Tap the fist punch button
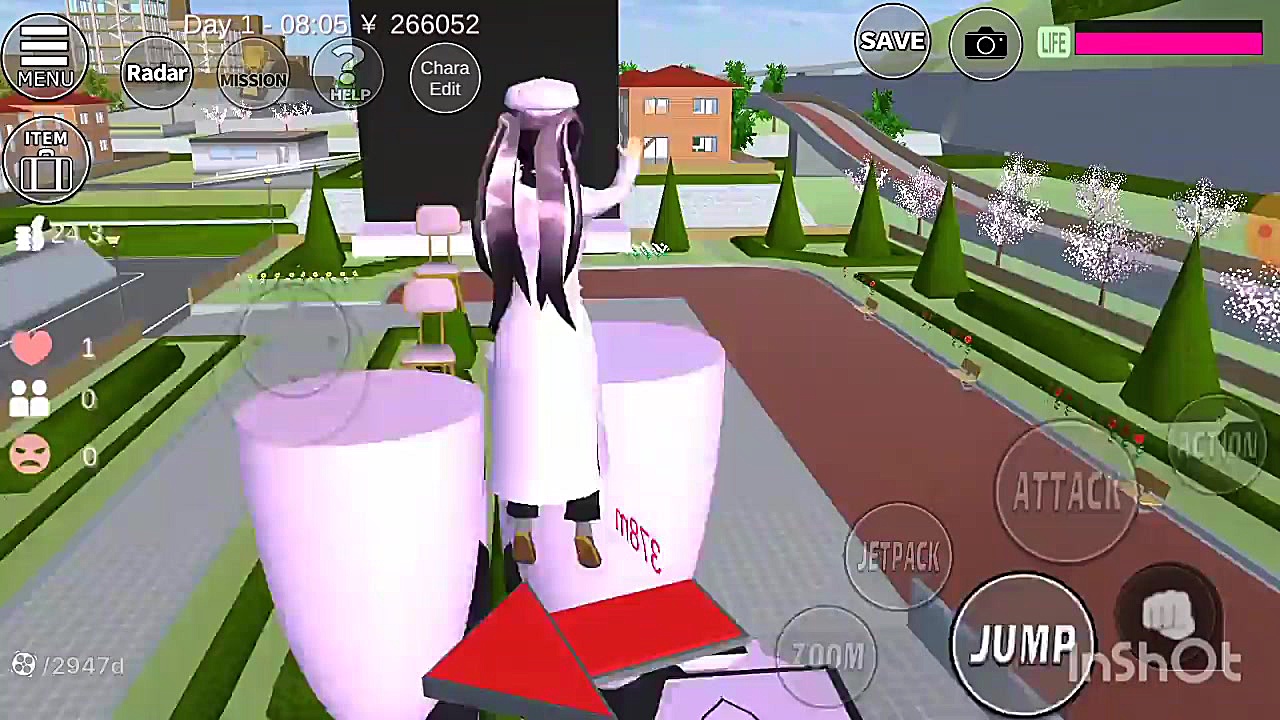This screenshot has height=720, width=1280. [1168, 613]
